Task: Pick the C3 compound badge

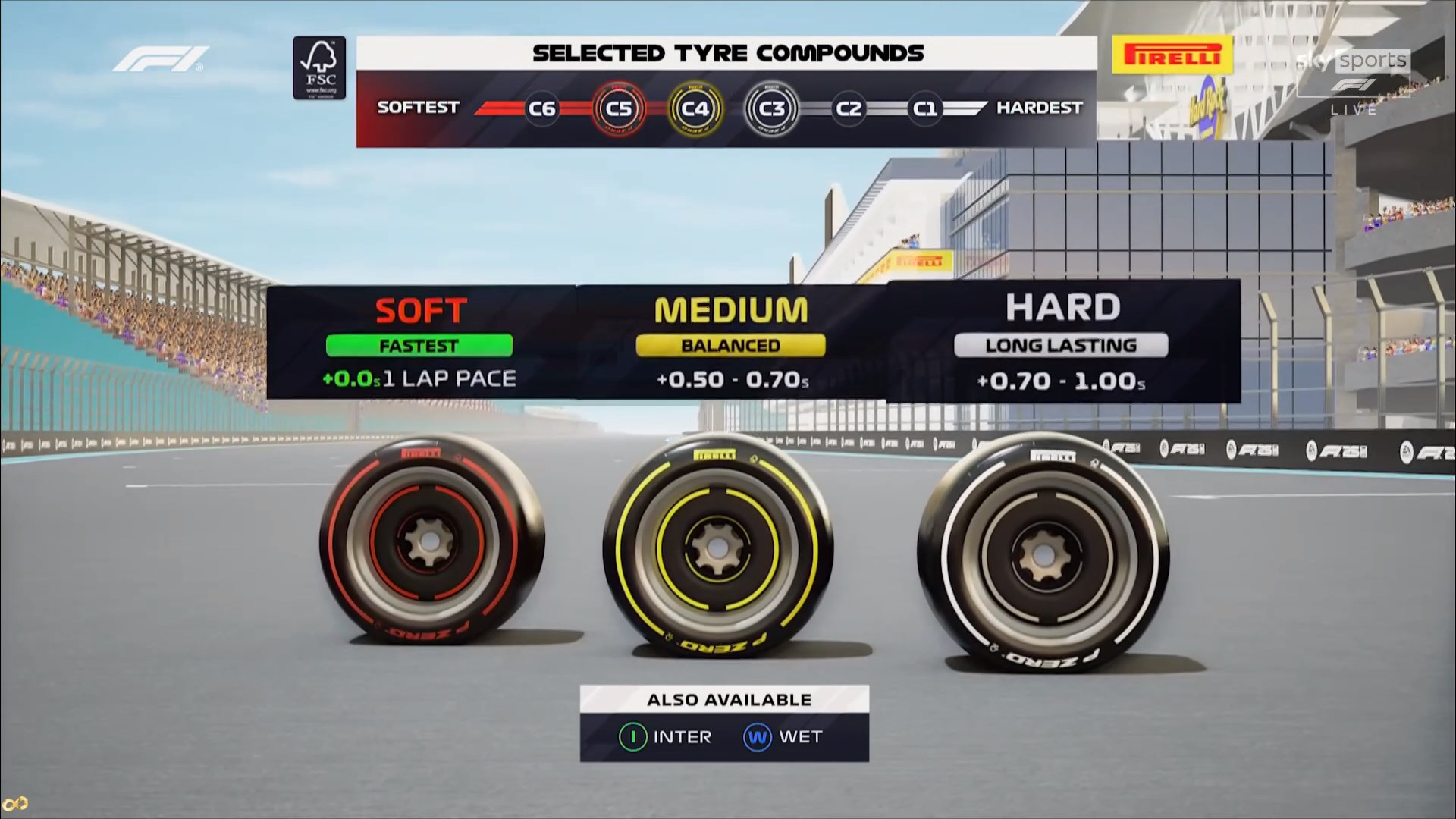Action: tap(771, 108)
